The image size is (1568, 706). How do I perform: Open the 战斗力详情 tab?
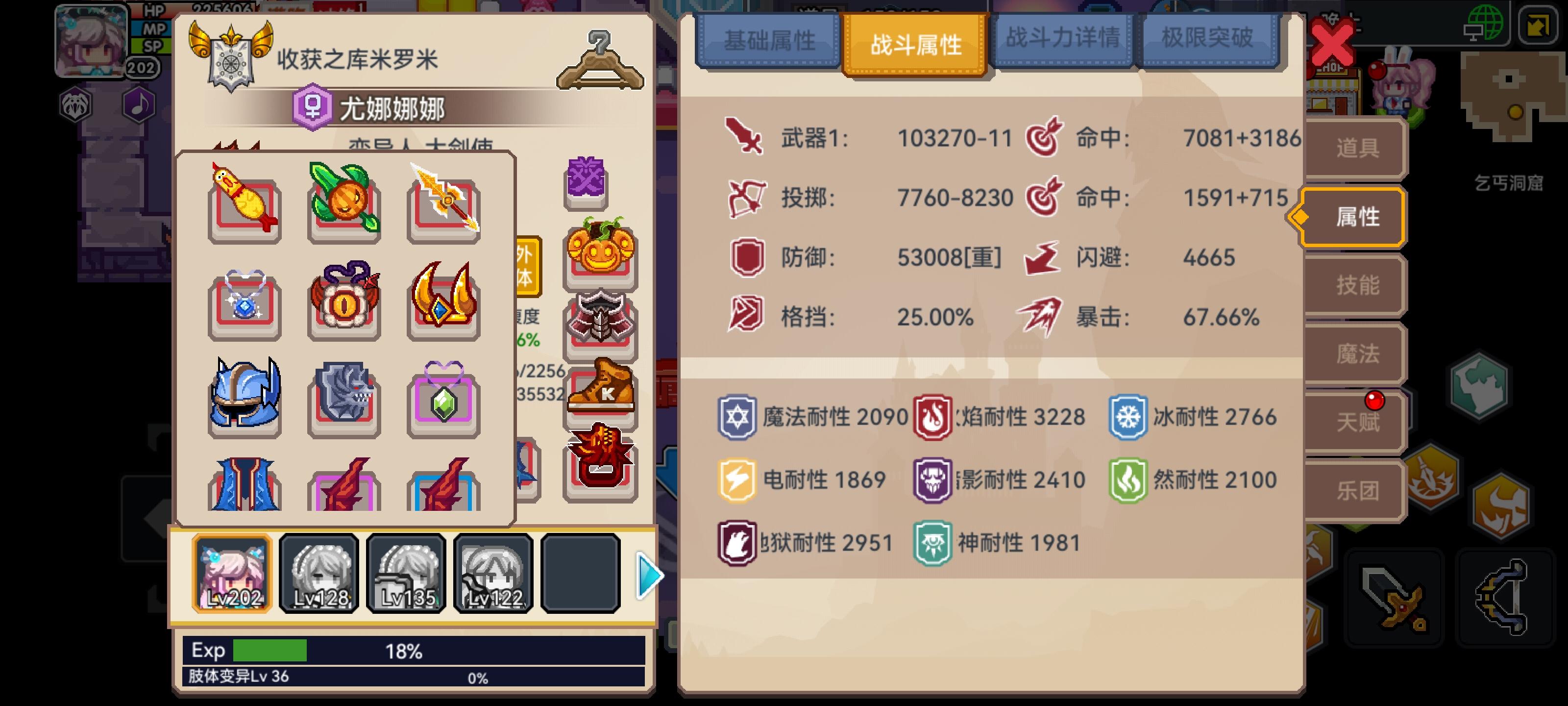(x=1064, y=41)
